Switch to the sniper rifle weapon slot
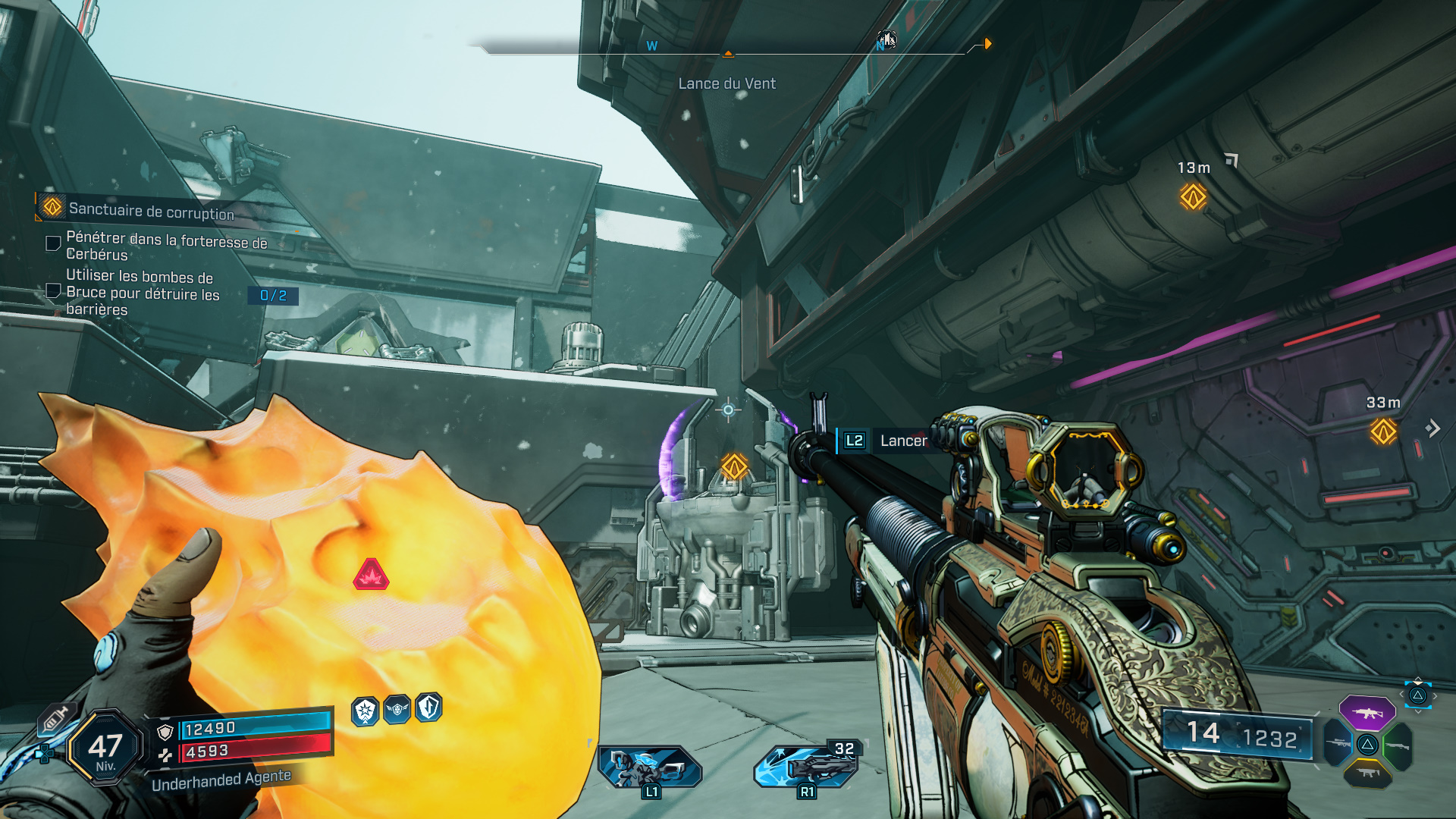Image resolution: width=1456 pixels, height=819 pixels. [x=1338, y=743]
